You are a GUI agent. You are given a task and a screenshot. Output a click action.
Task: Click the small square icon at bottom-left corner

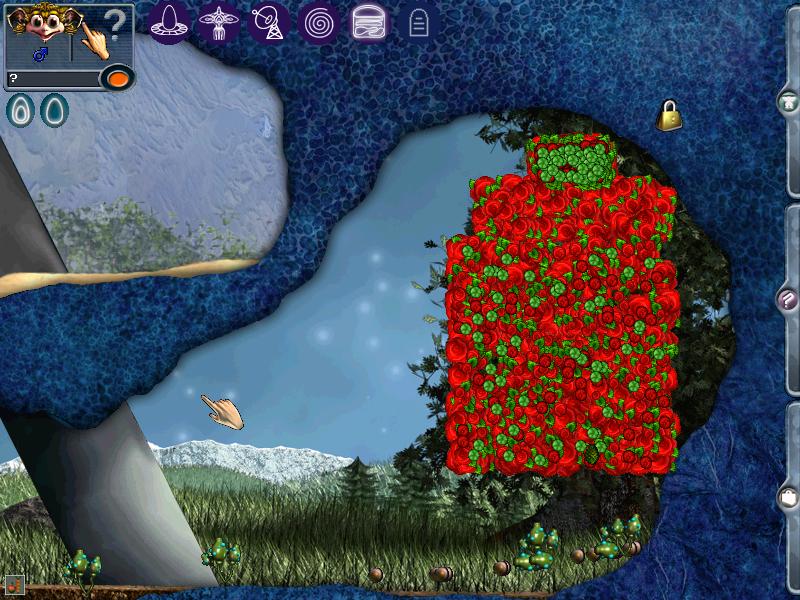coord(13,585)
